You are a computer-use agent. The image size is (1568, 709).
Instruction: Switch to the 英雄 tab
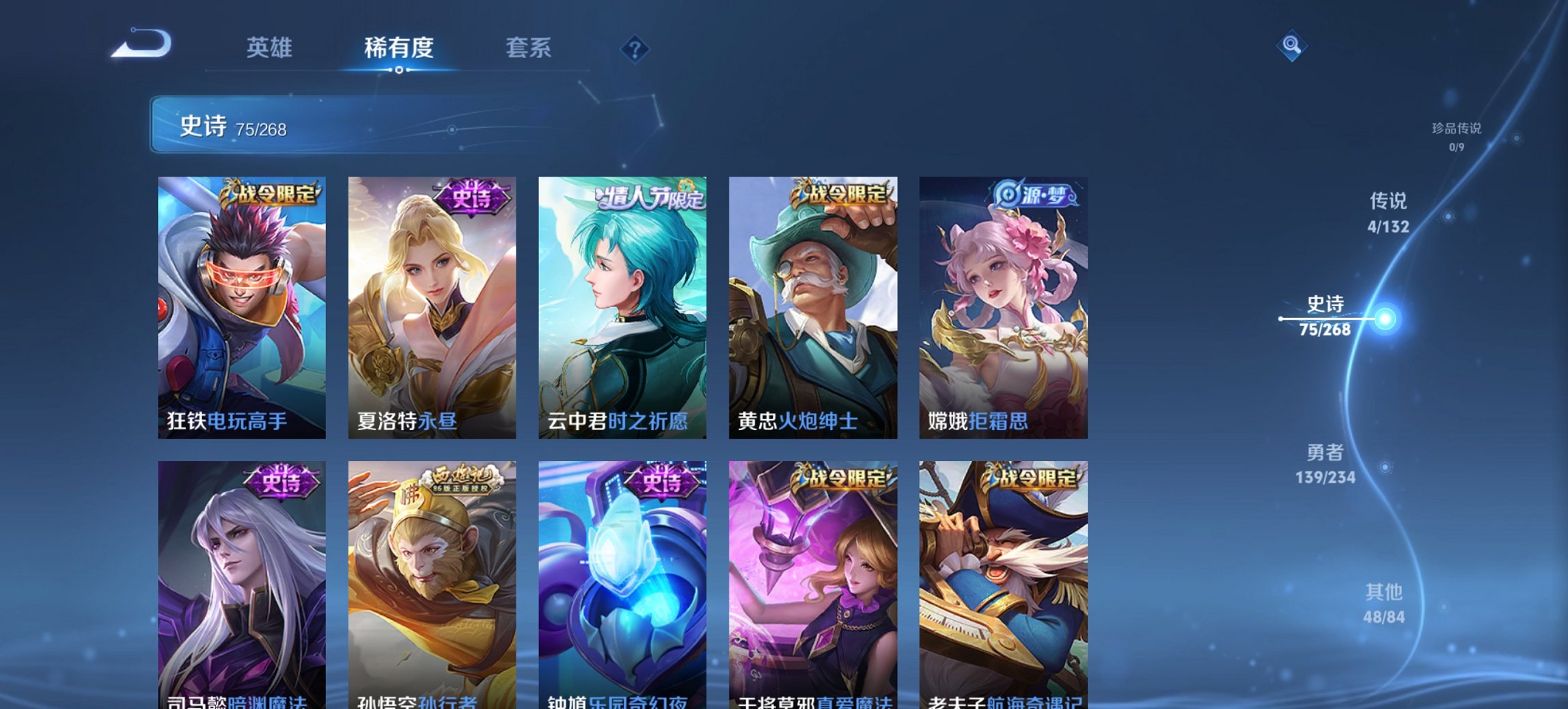pos(271,48)
